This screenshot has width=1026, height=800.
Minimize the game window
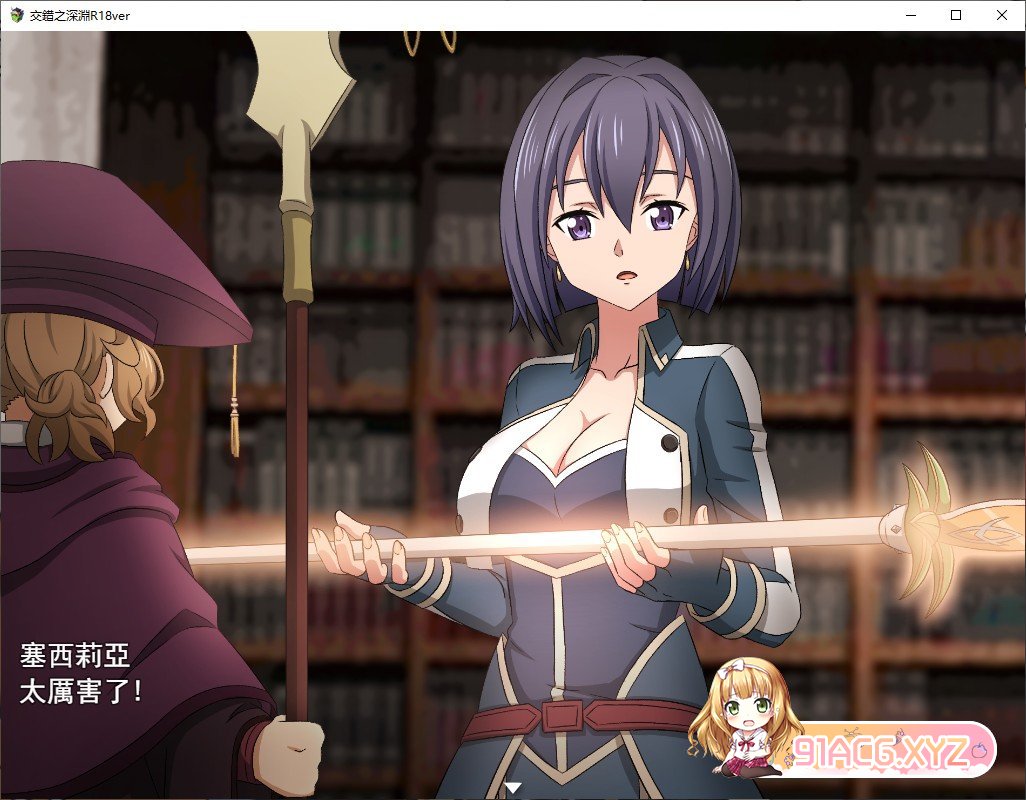tap(910, 15)
